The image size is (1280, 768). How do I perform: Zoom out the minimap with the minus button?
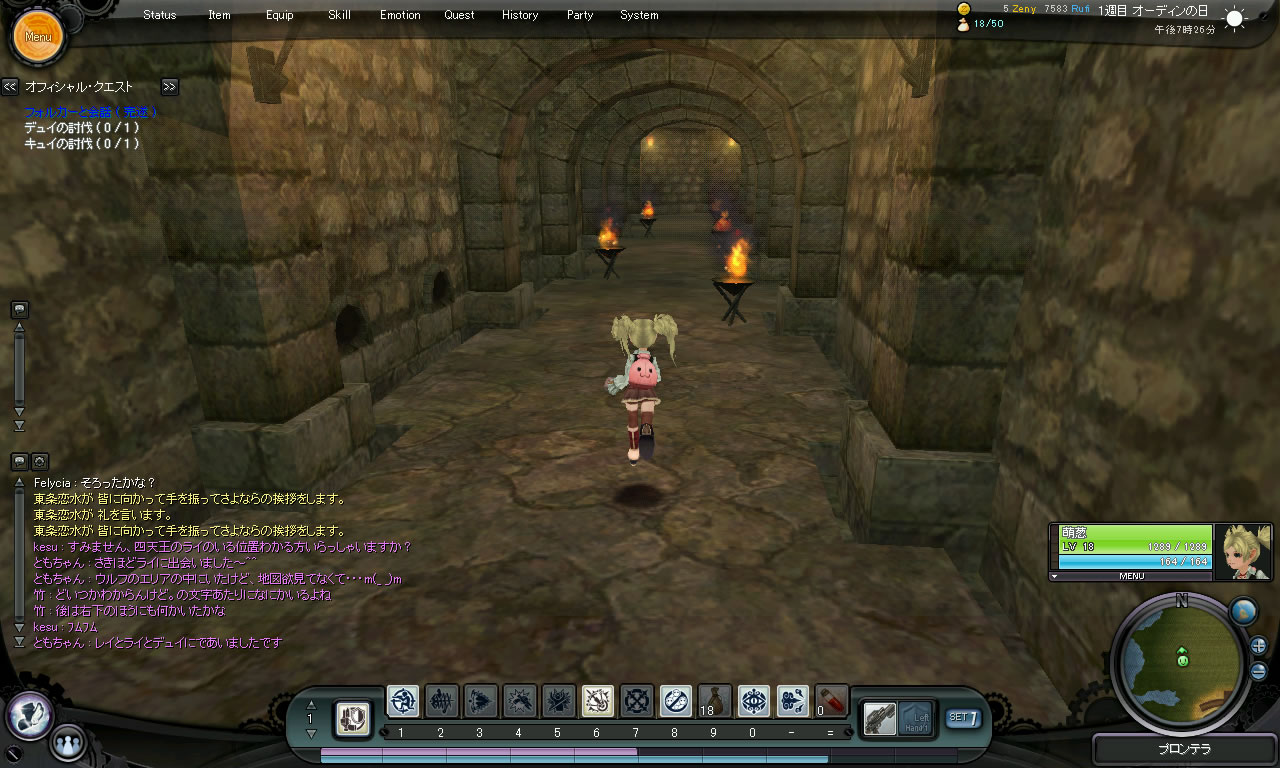pyautogui.click(x=1258, y=671)
